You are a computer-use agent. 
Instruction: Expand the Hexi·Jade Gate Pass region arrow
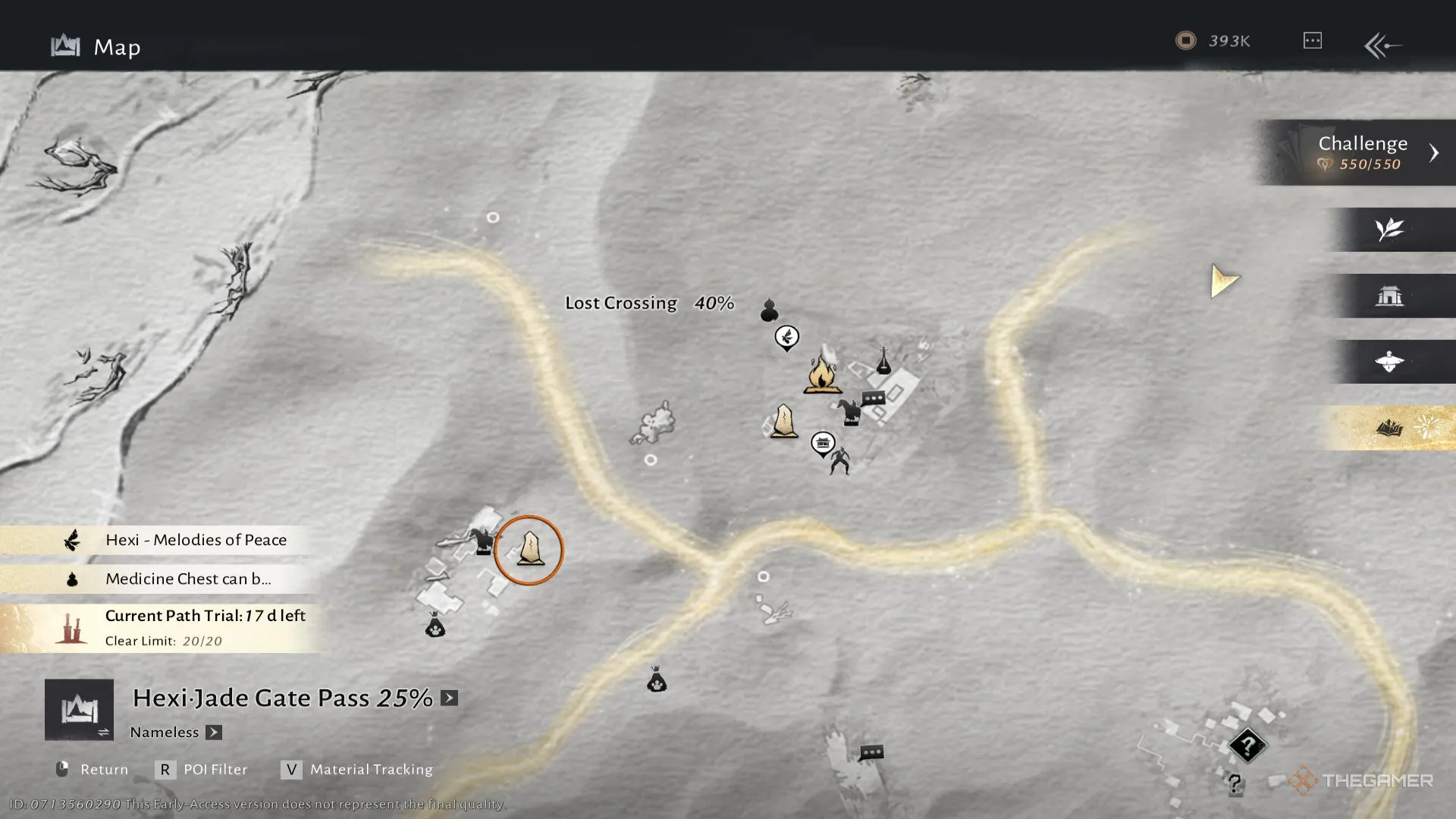pos(450,698)
